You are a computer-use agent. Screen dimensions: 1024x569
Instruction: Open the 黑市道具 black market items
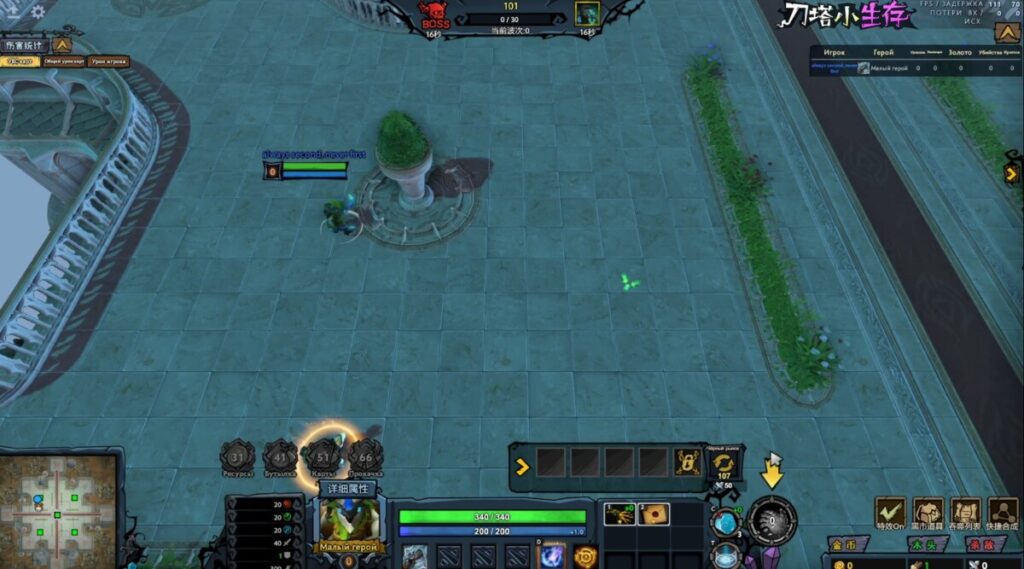(x=928, y=514)
